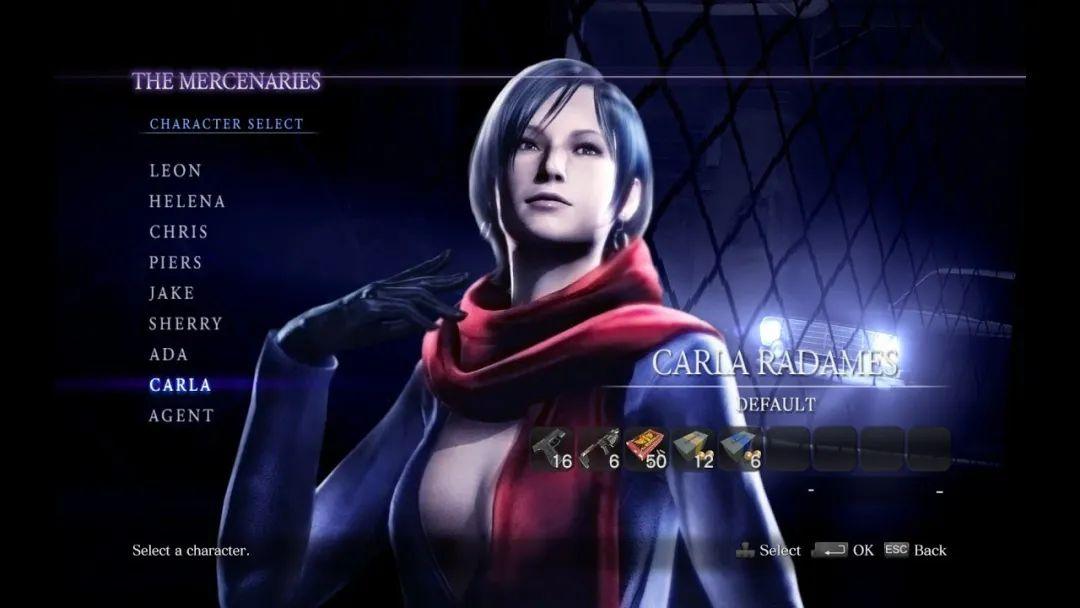This screenshot has width=1080, height=608.
Task: Switch the selection to Ada
Action: [169, 354]
